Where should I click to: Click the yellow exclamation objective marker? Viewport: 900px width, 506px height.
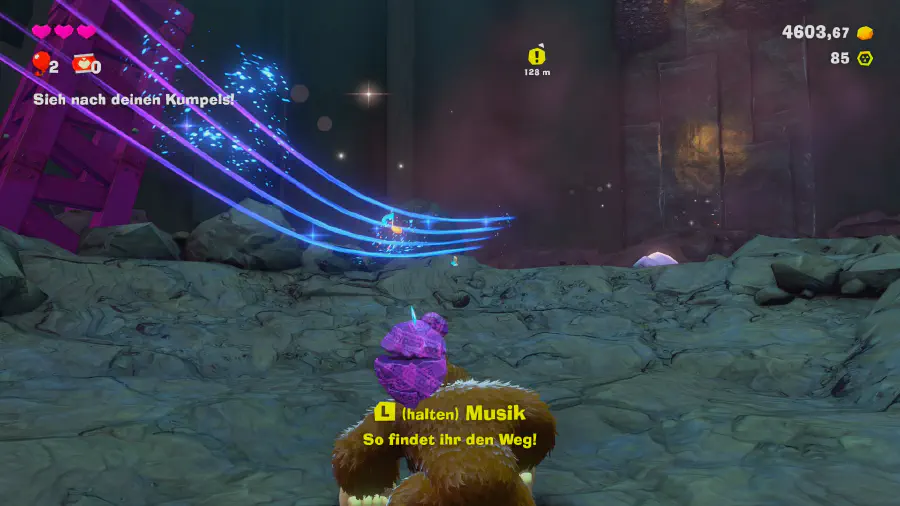pyautogui.click(x=538, y=56)
